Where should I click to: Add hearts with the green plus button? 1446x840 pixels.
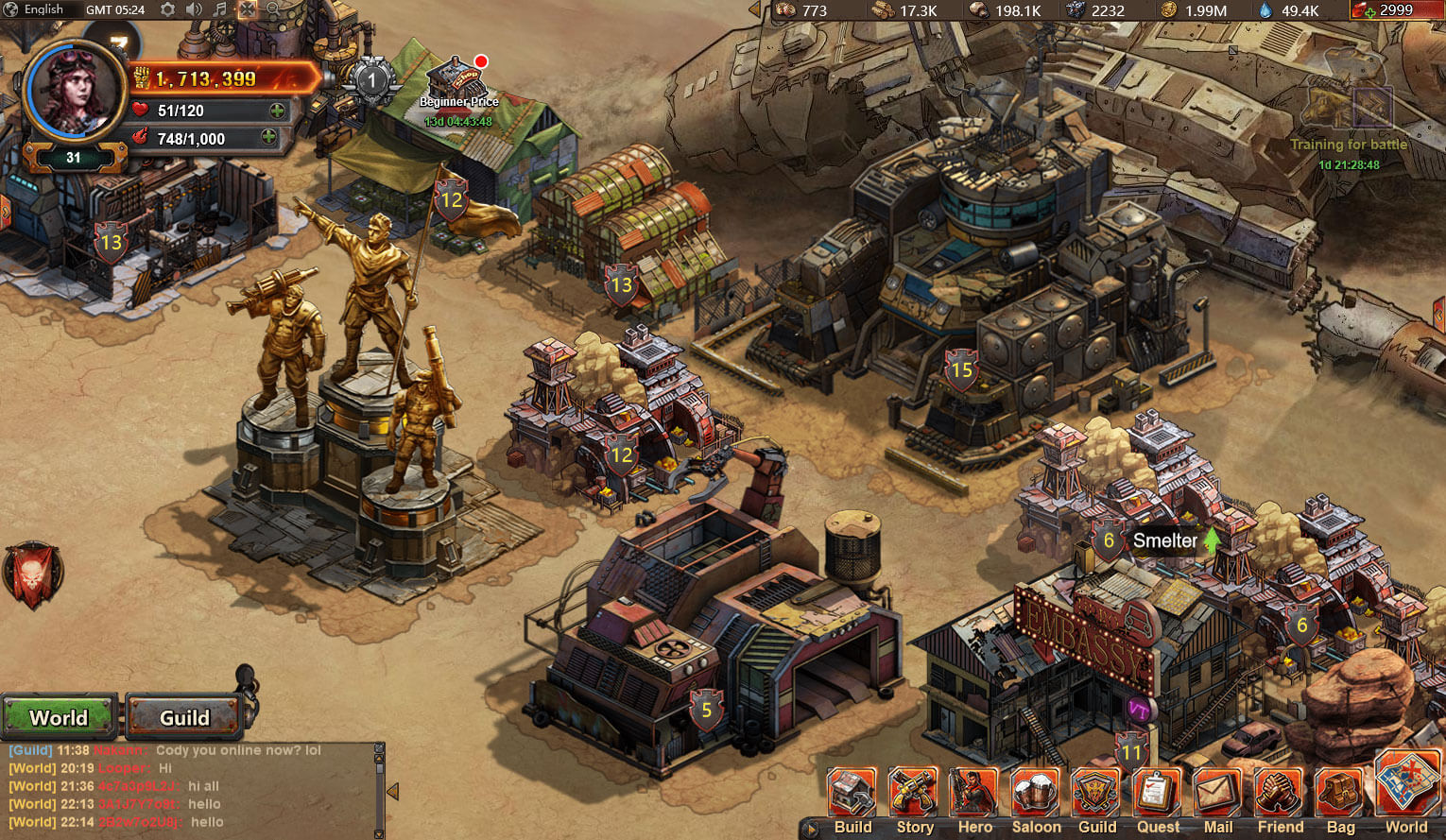[277, 111]
